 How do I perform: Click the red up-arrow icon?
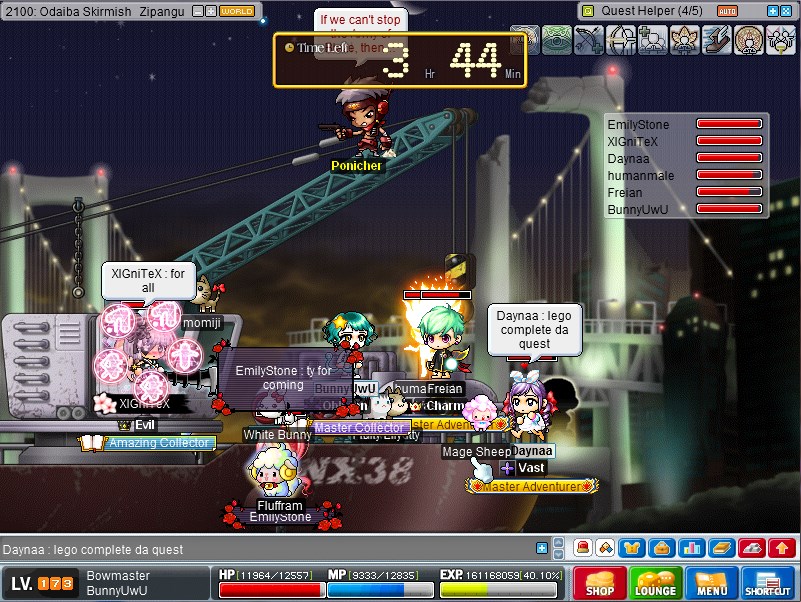(781, 548)
